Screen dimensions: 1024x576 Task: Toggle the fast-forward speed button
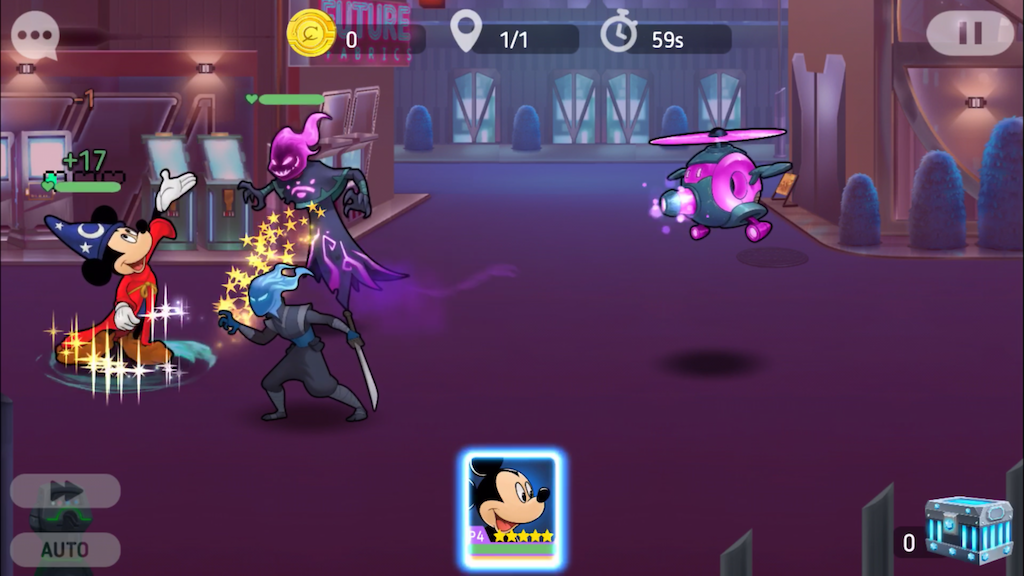point(66,490)
